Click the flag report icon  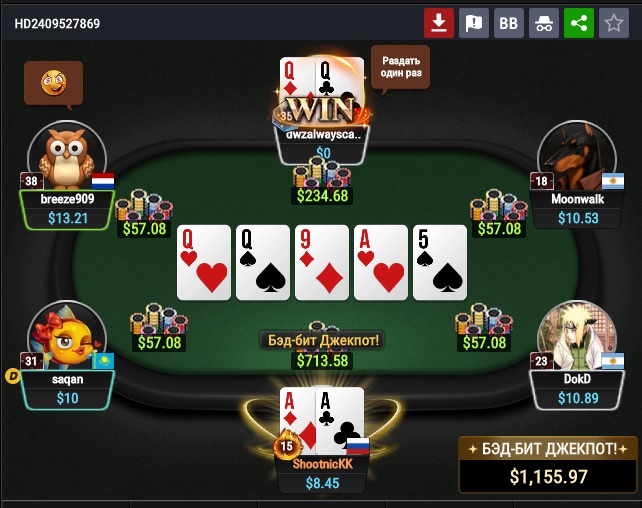(473, 23)
